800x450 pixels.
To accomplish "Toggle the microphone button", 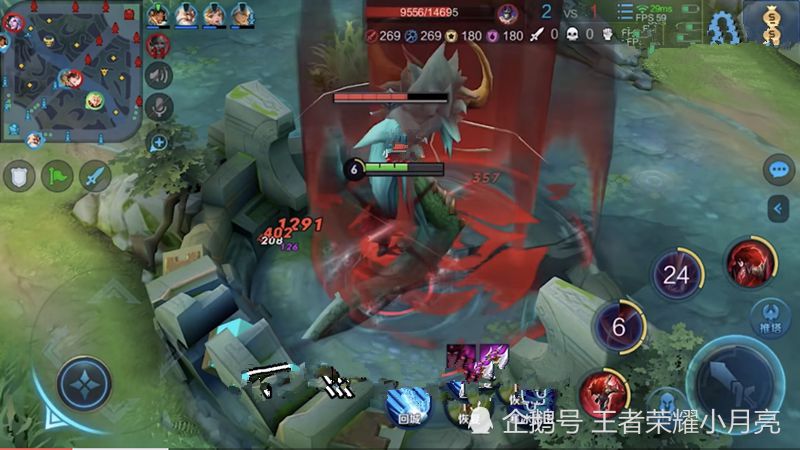I will [158, 107].
